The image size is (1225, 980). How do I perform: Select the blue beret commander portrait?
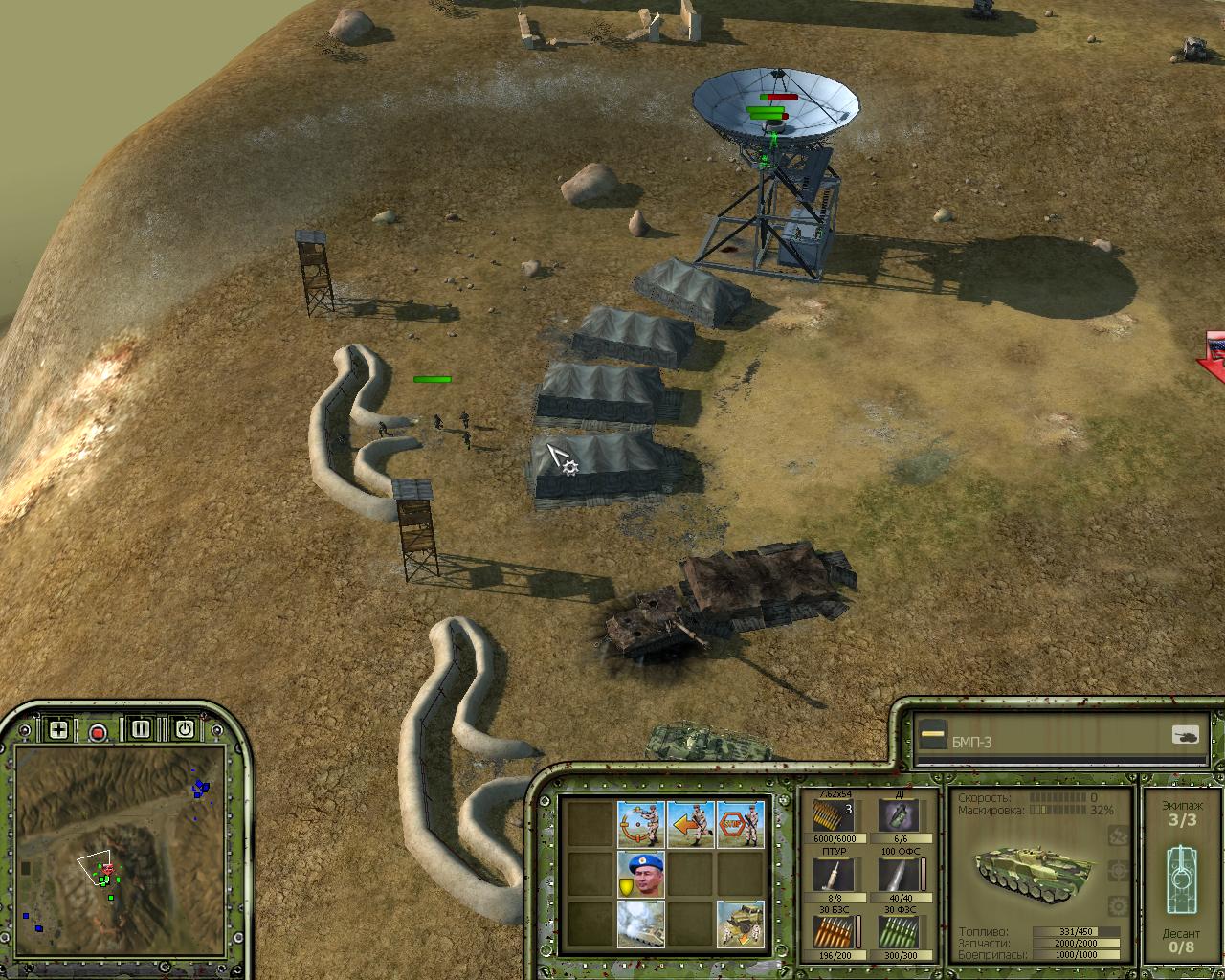click(641, 874)
